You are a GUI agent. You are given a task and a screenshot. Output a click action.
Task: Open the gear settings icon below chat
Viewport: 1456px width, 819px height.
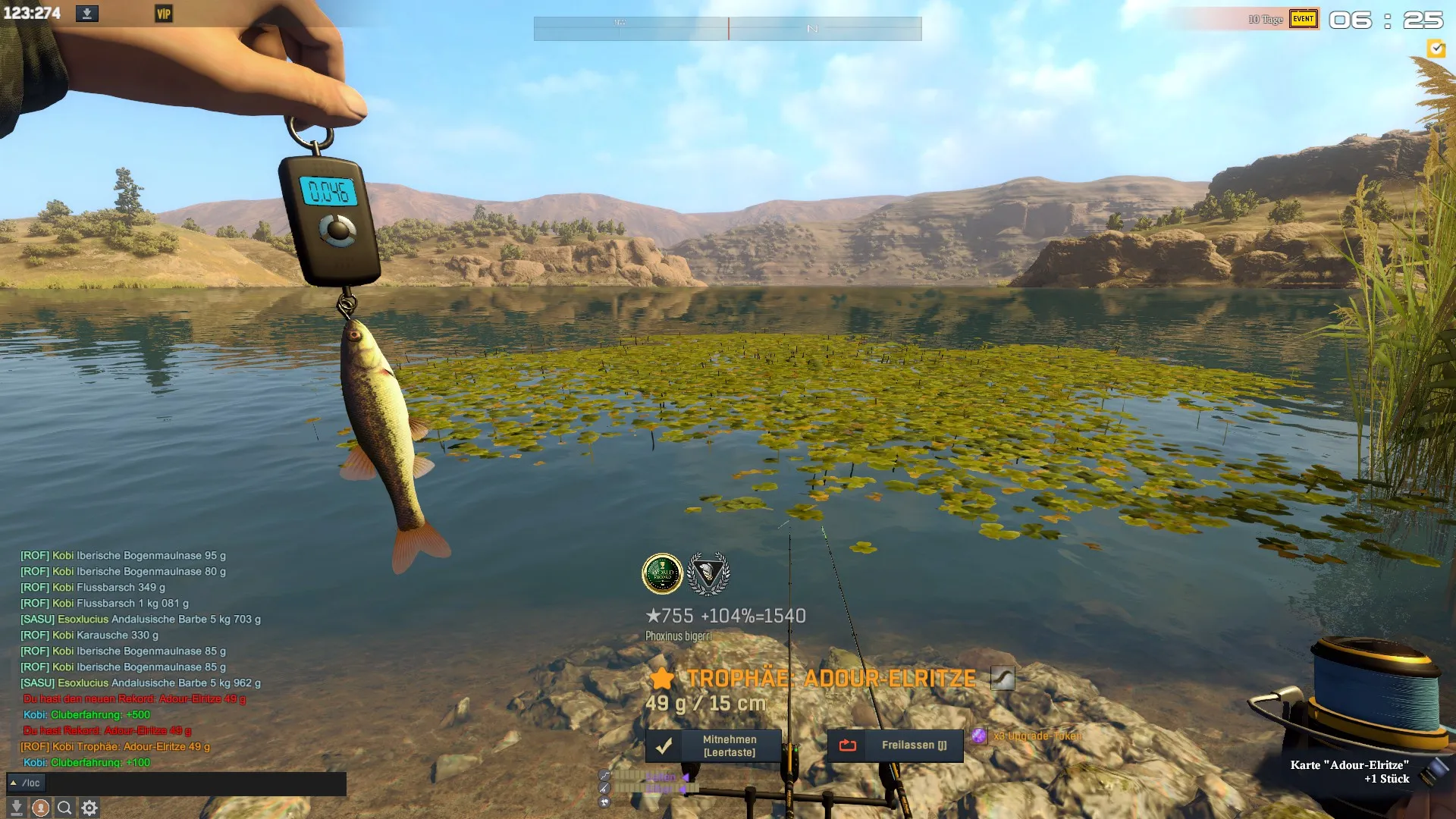[x=89, y=808]
